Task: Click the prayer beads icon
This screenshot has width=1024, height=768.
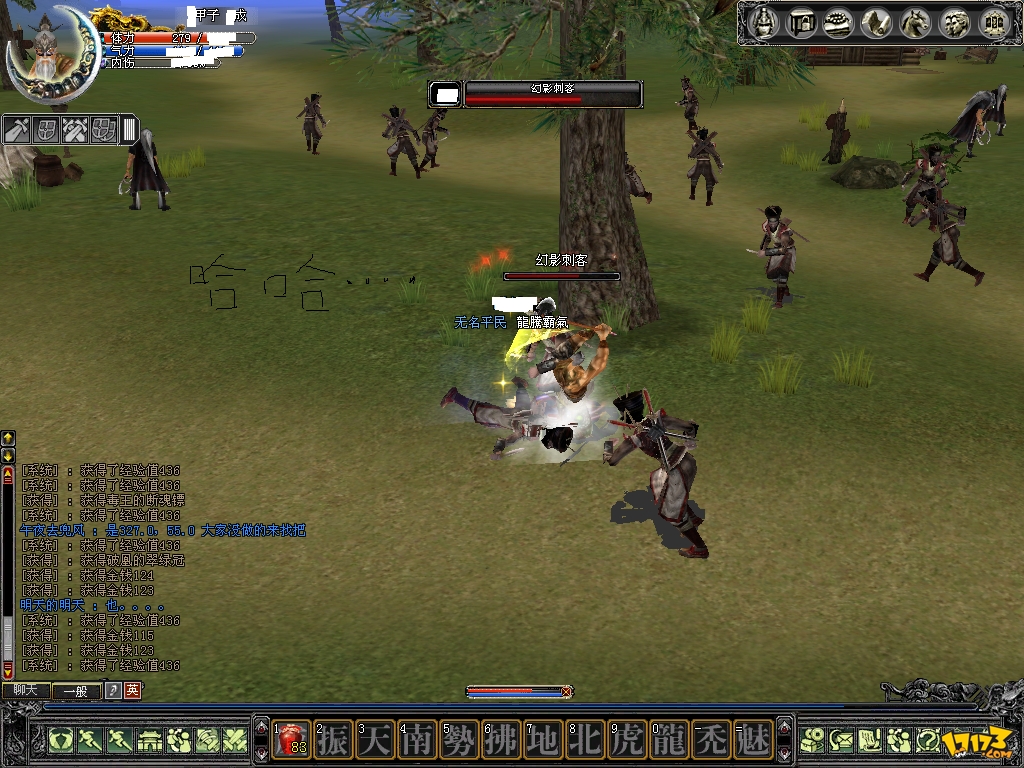Action: coord(838,22)
